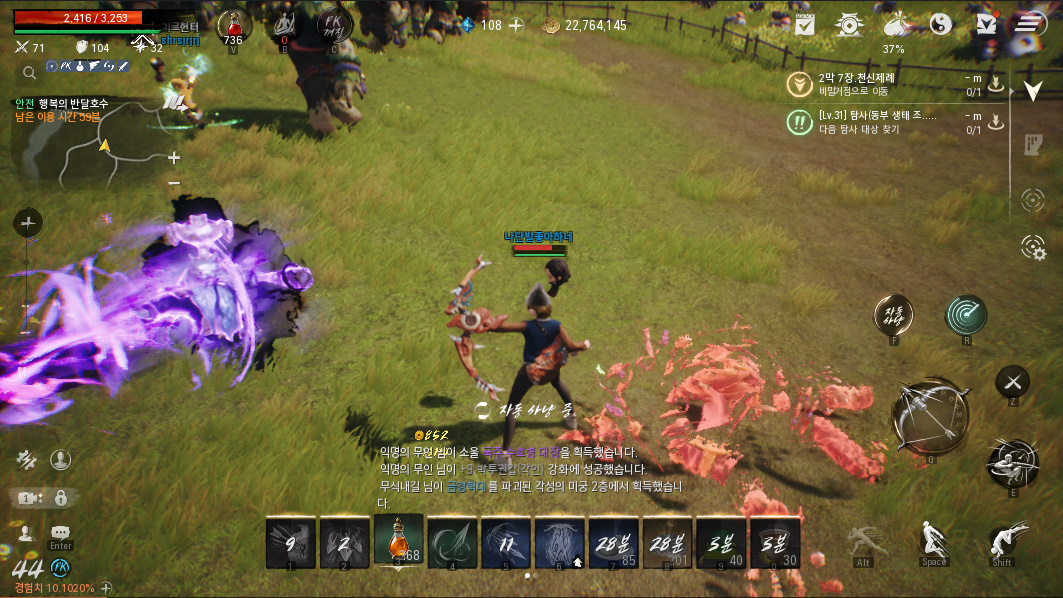Click the yin-yang symbol icon
The width and height of the screenshot is (1063, 598).
pos(940,25)
